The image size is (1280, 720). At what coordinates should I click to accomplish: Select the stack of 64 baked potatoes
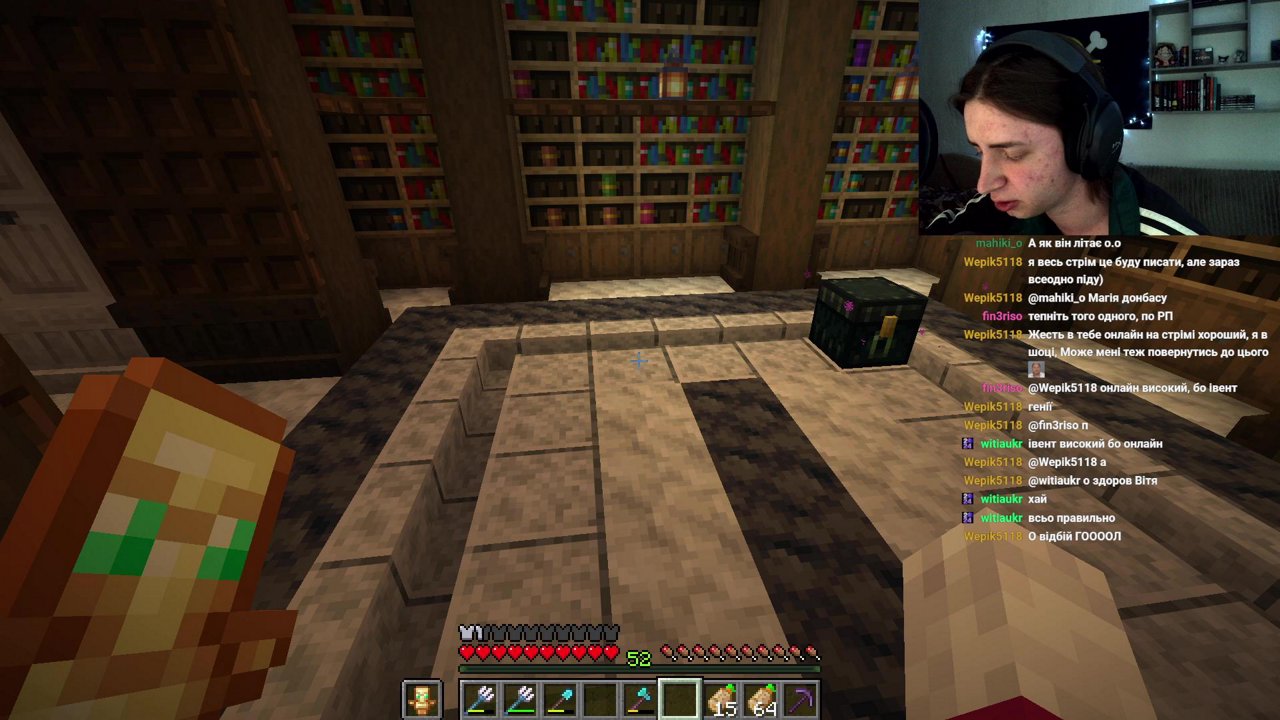click(760, 699)
